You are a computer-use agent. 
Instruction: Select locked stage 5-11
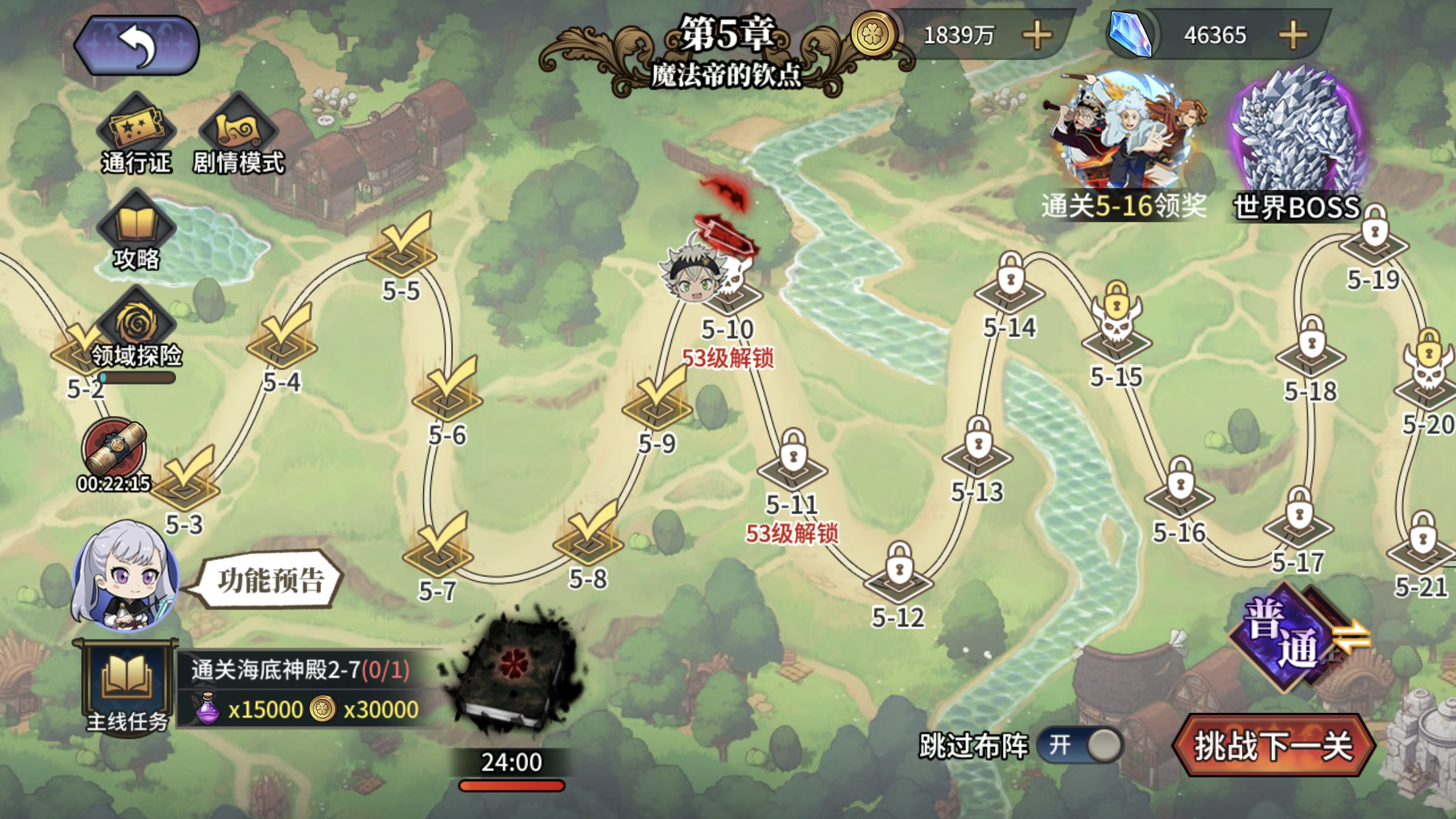click(793, 463)
